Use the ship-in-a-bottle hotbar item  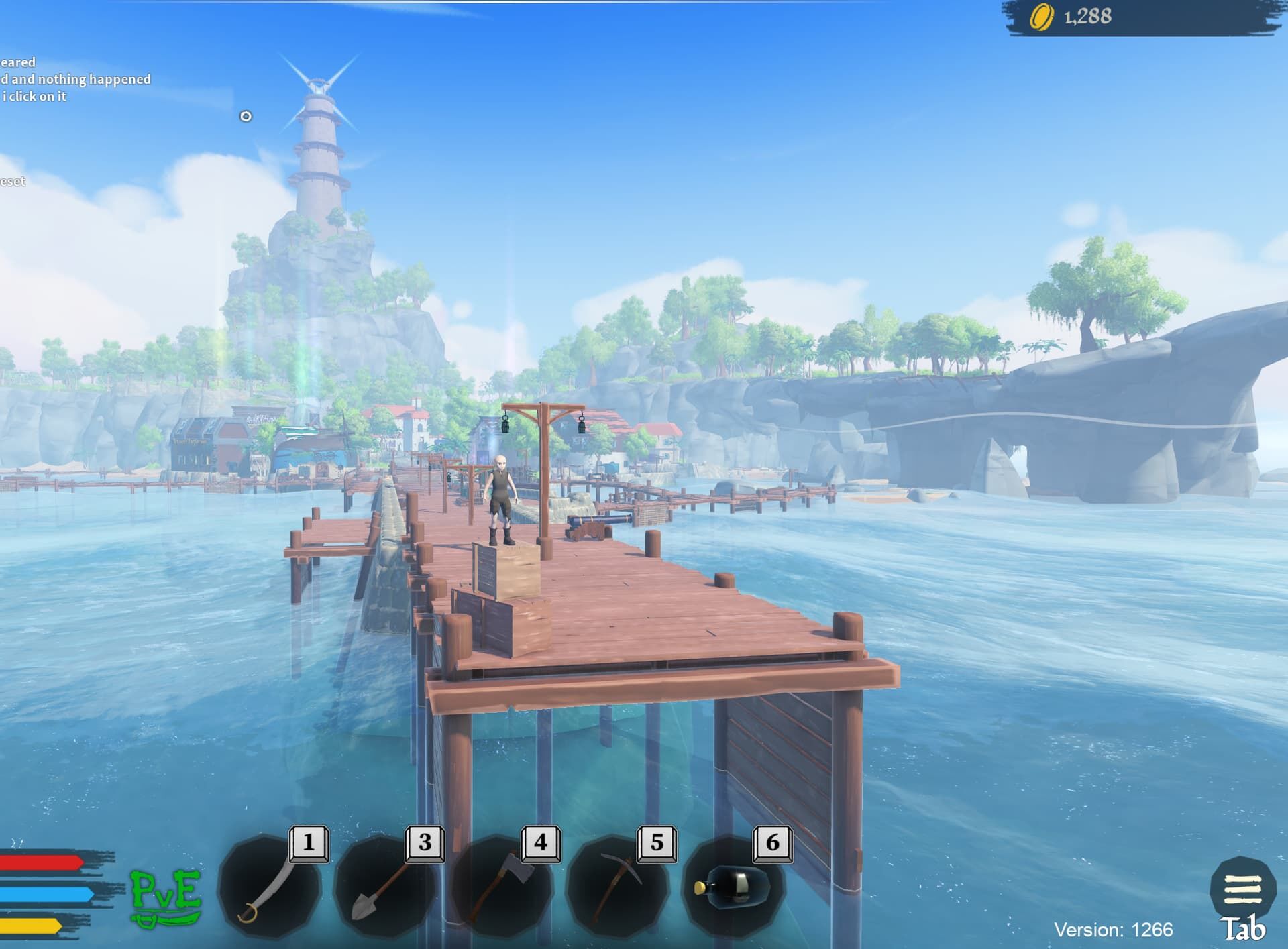point(733,887)
